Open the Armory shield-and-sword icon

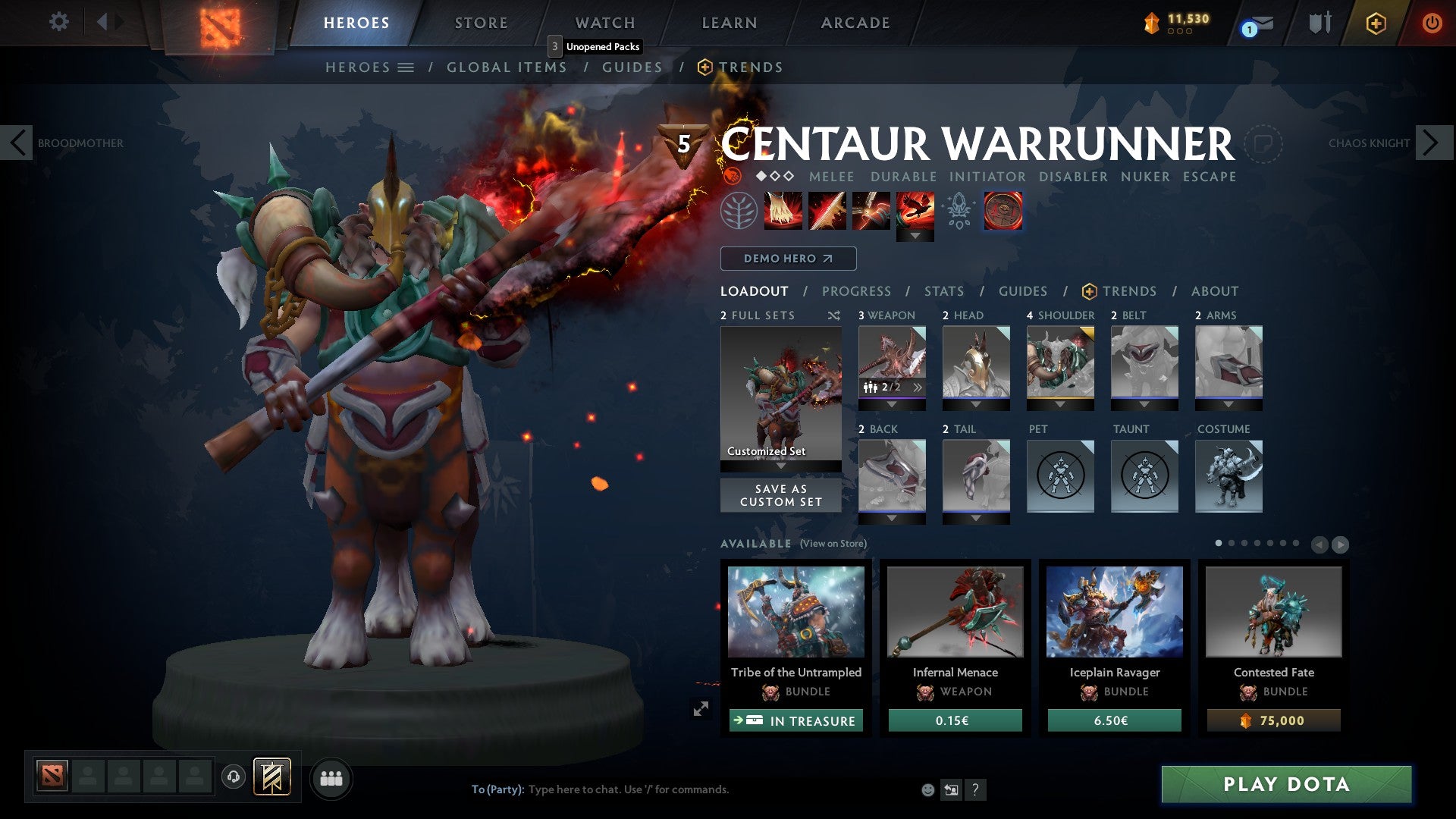click(x=1319, y=23)
